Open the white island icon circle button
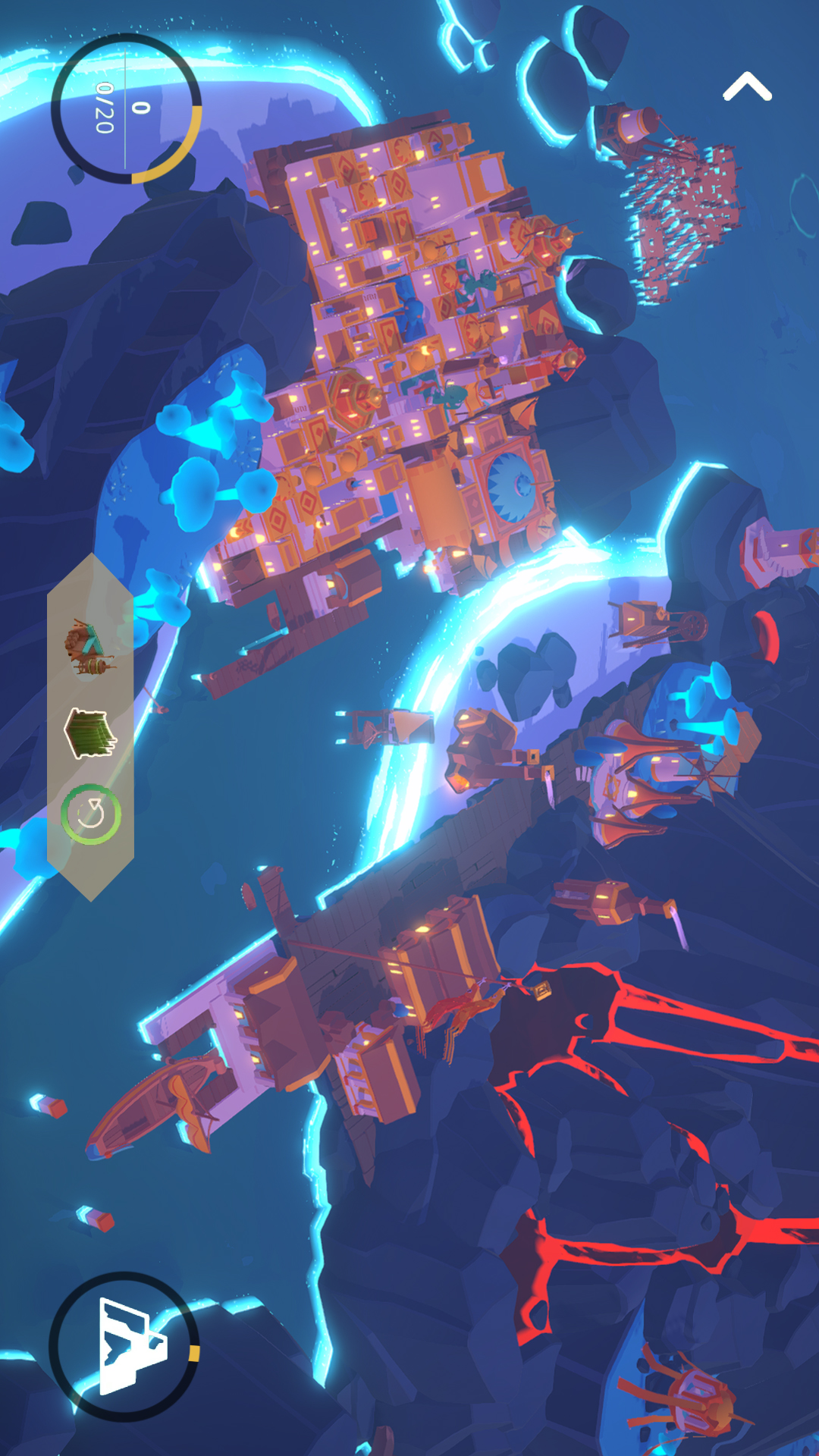Viewport: 819px width, 1456px height. pos(124,1347)
